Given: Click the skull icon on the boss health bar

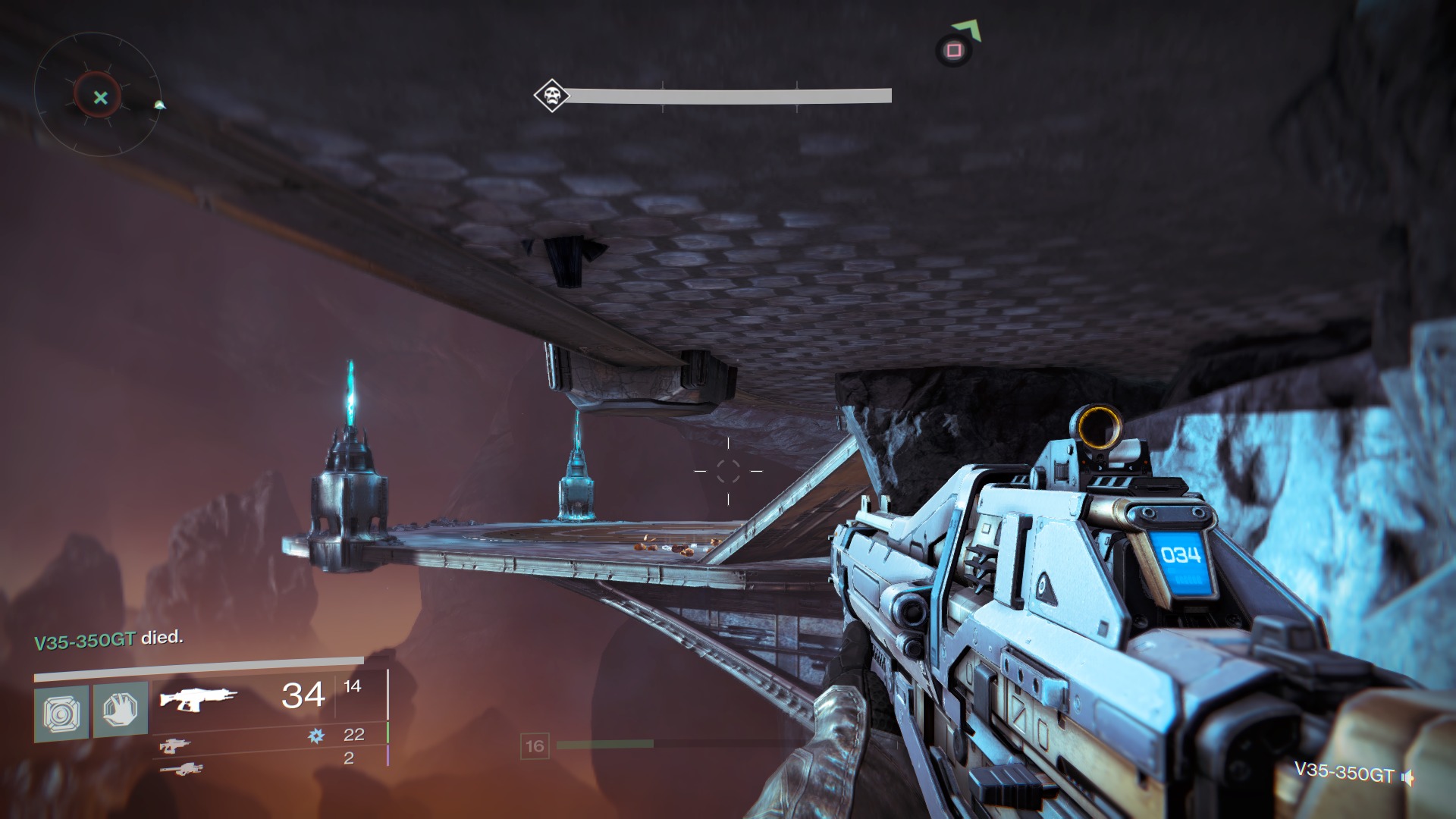Looking at the screenshot, I should point(551,96).
